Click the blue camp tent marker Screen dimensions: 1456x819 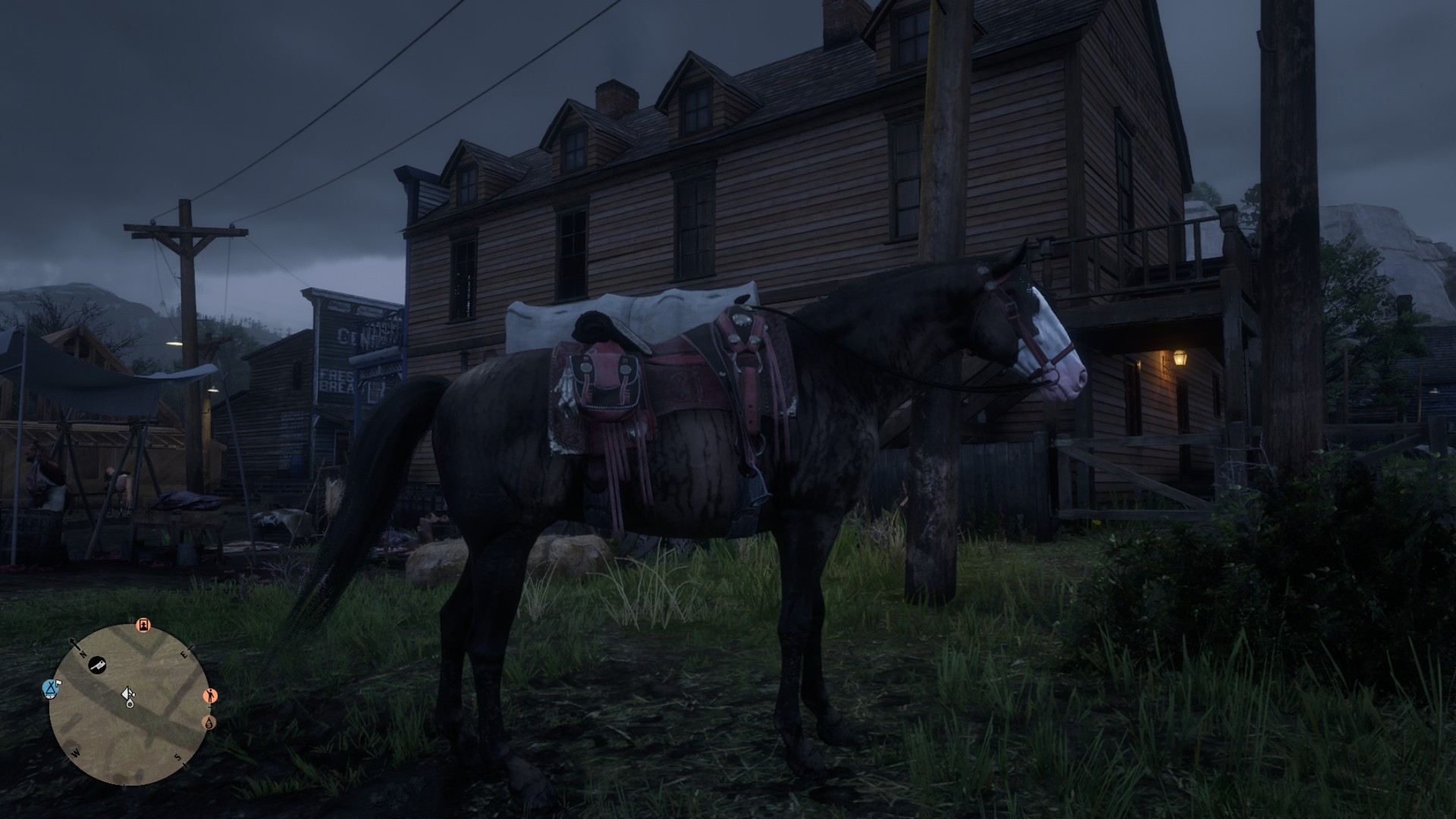click(52, 689)
